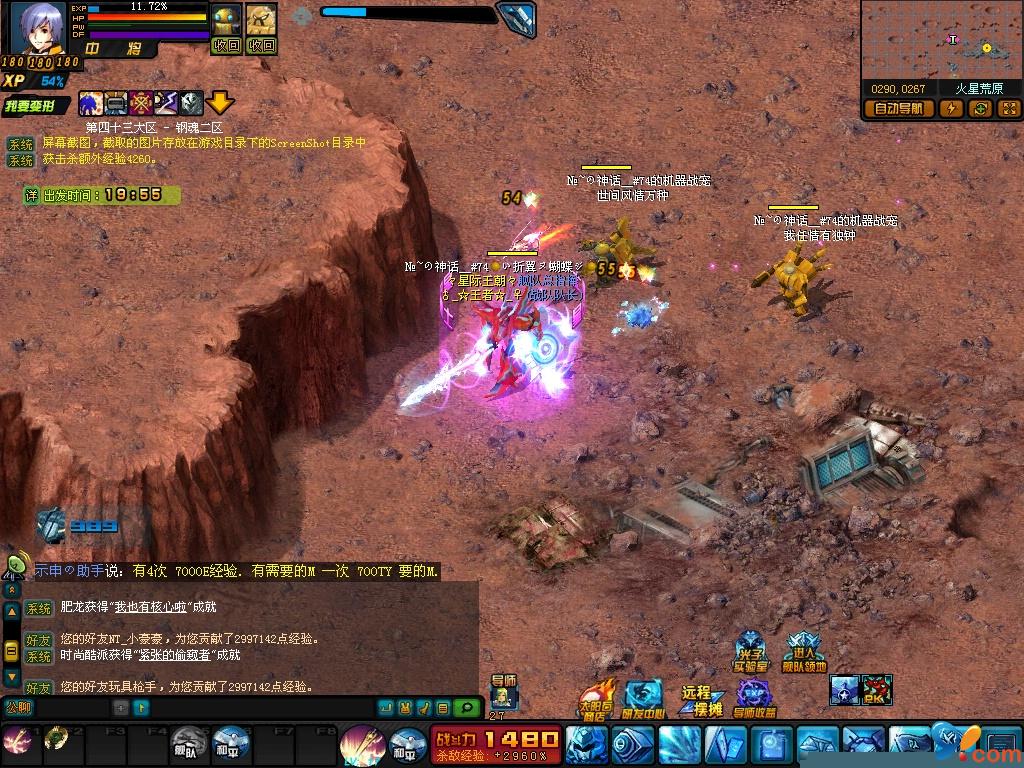Expand the buff list with the yellow down arrow
The width and height of the screenshot is (1024, 768).
point(221,102)
